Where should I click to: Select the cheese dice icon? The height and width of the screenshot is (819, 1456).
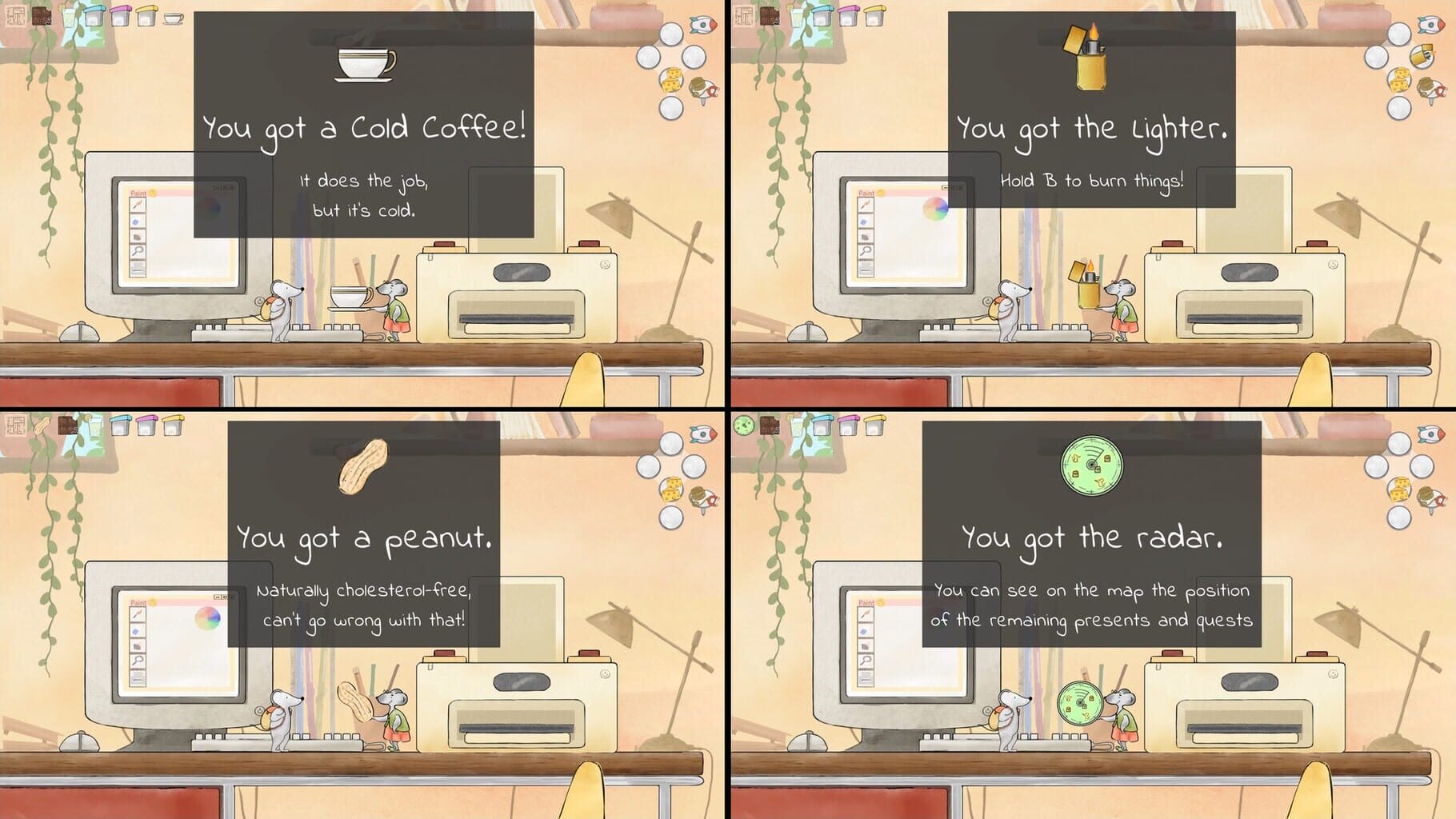coord(671,79)
